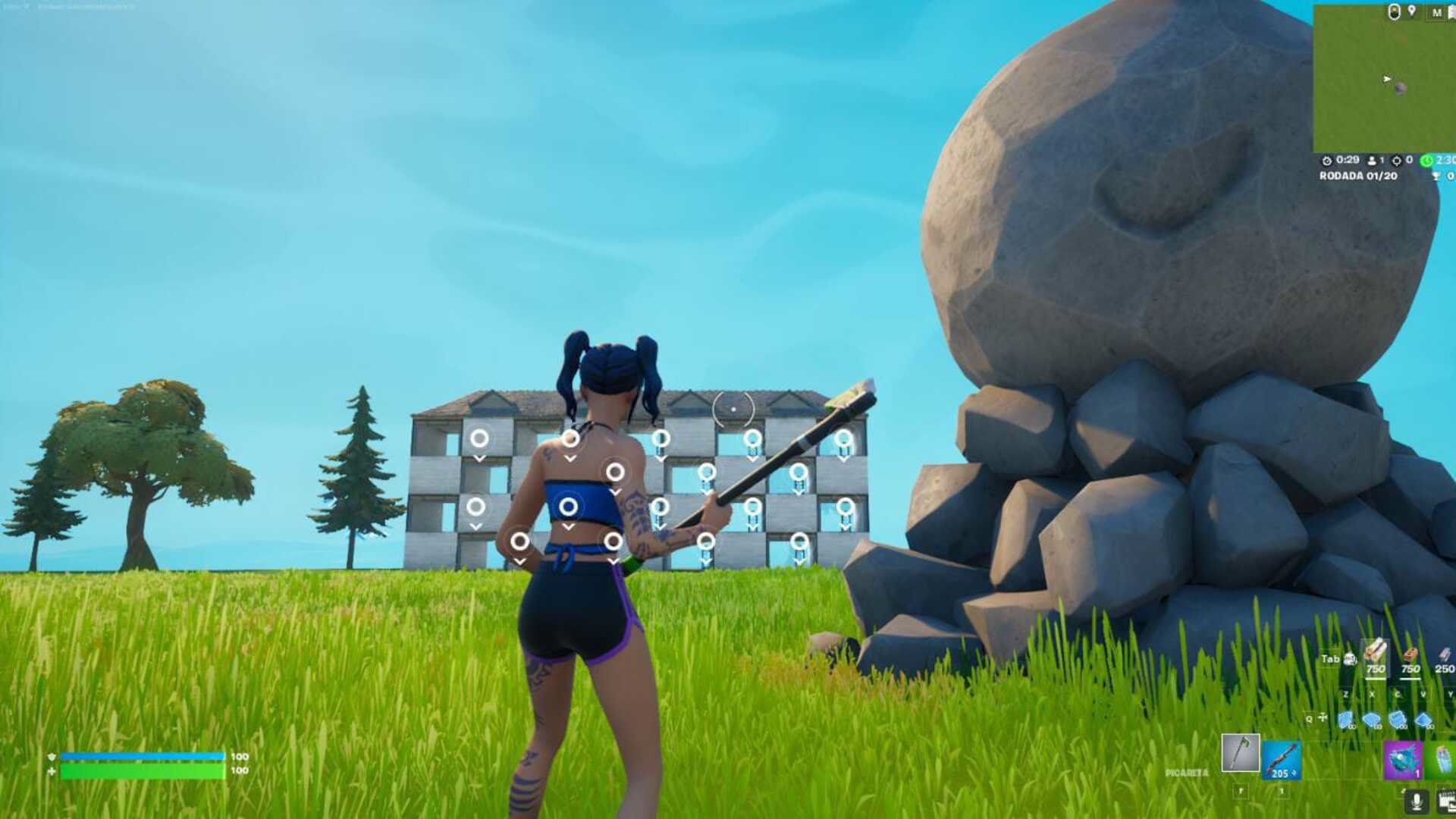Screen dimensions: 1456x819
Task: Click the M map label above the minimap
Action: tap(1436, 13)
